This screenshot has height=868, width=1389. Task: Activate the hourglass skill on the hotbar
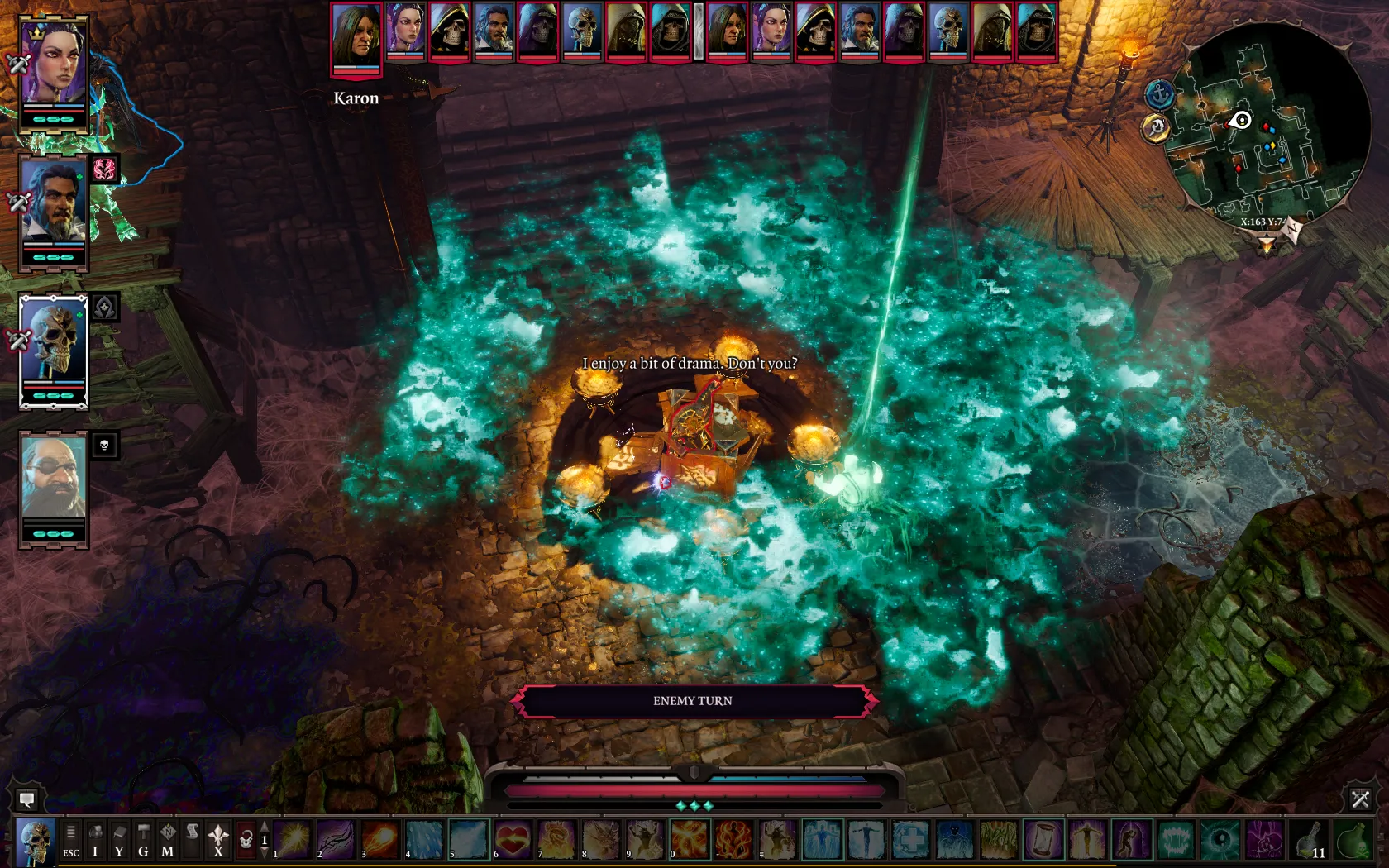(1043, 839)
